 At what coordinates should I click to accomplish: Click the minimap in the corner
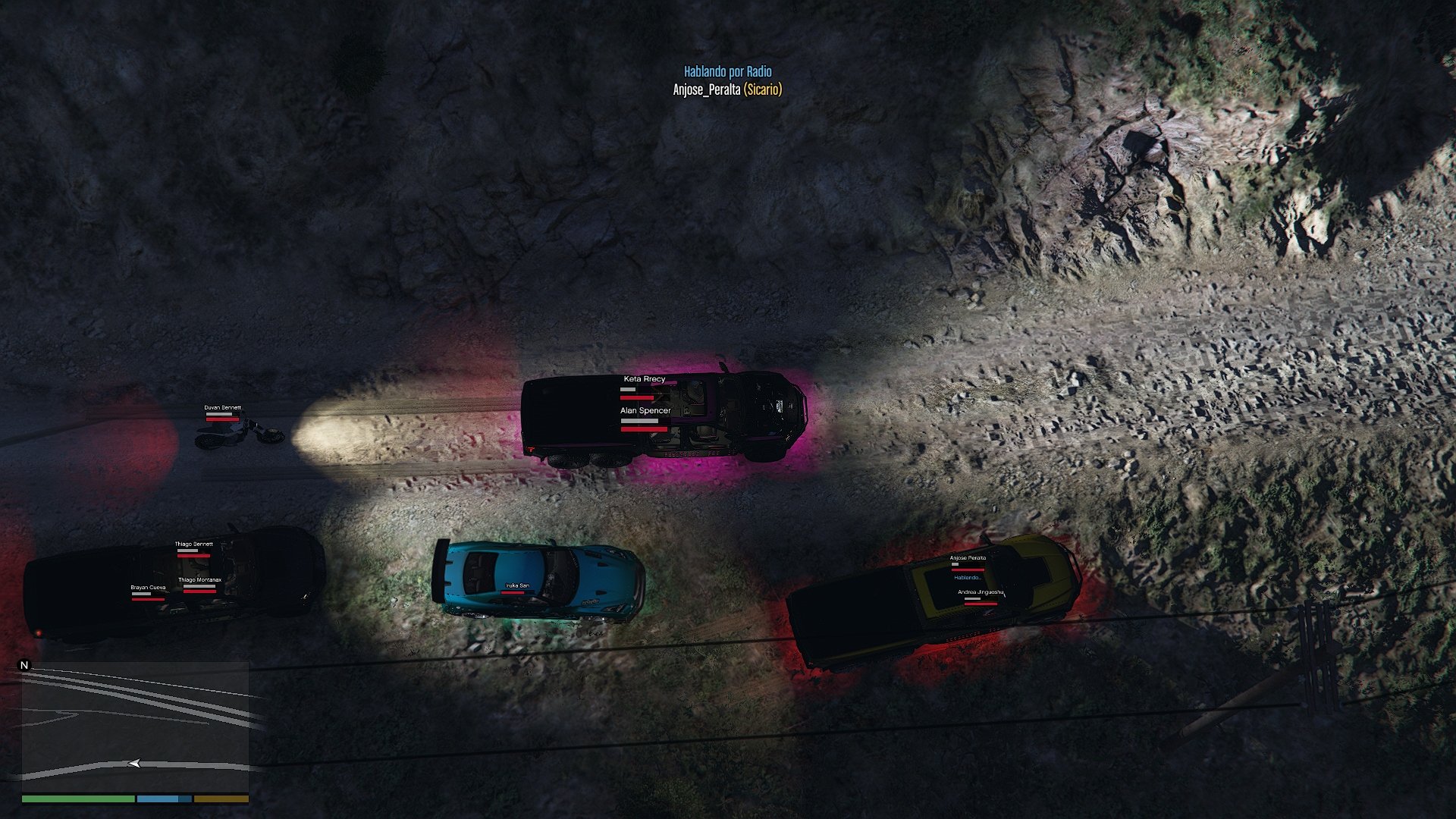[x=135, y=726]
